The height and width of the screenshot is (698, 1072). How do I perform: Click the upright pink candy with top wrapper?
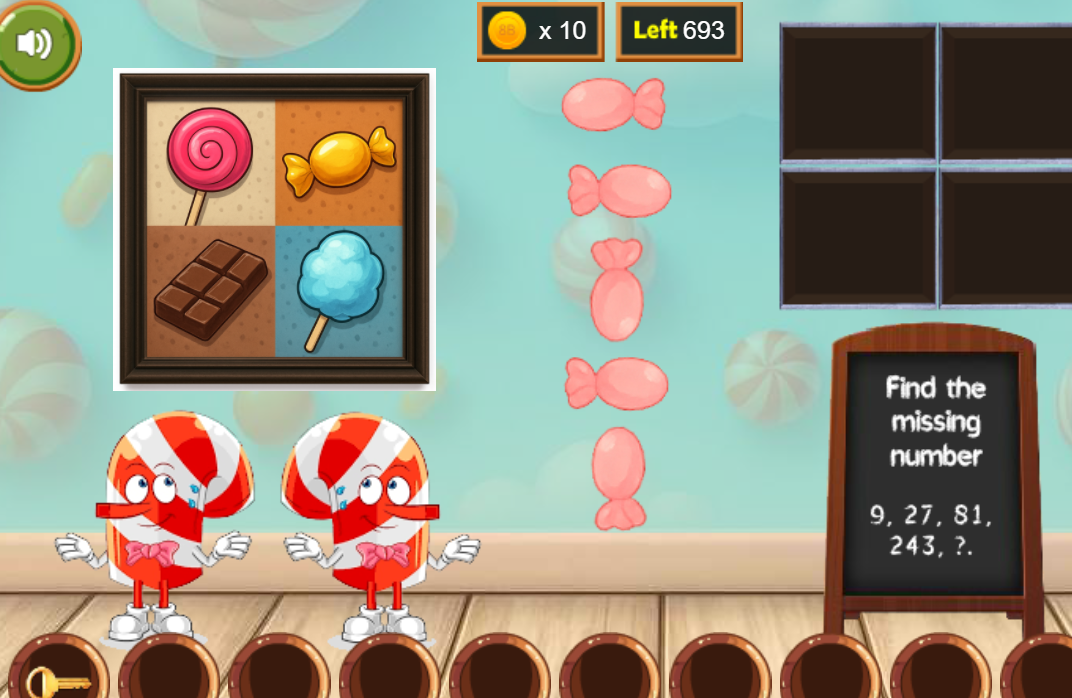coord(617,289)
